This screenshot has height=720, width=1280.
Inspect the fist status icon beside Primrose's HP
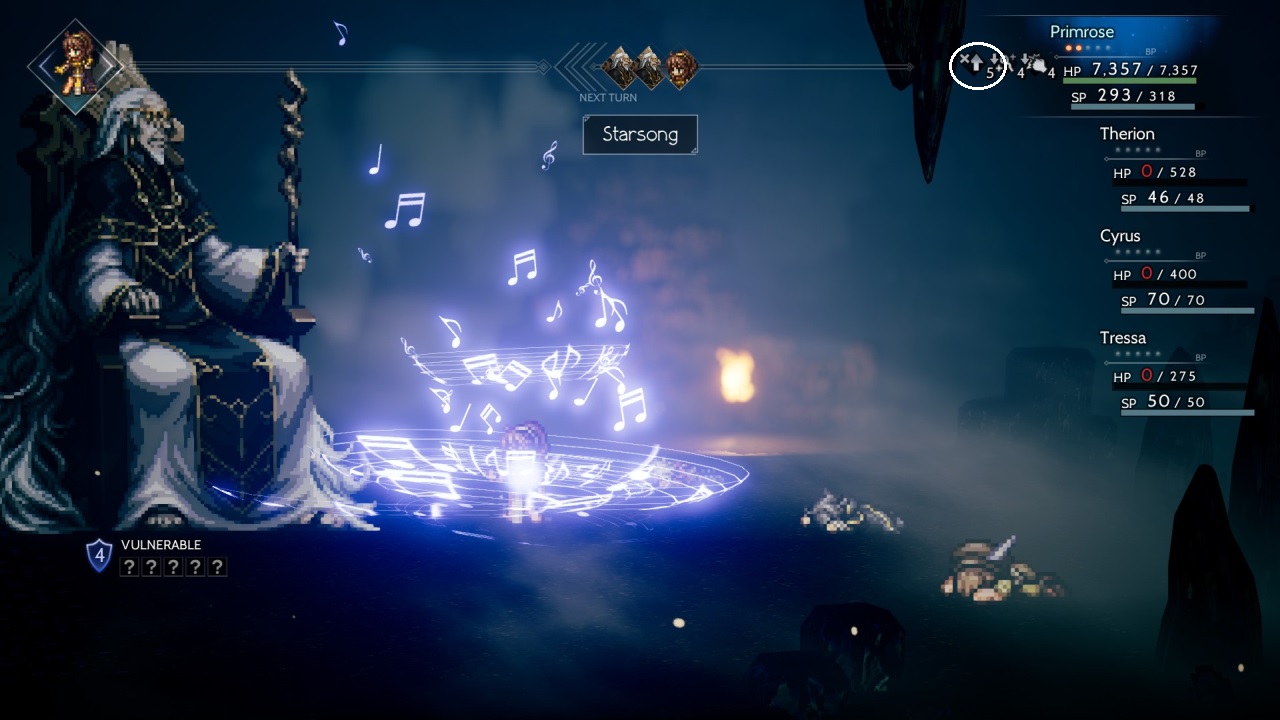(1035, 66)
